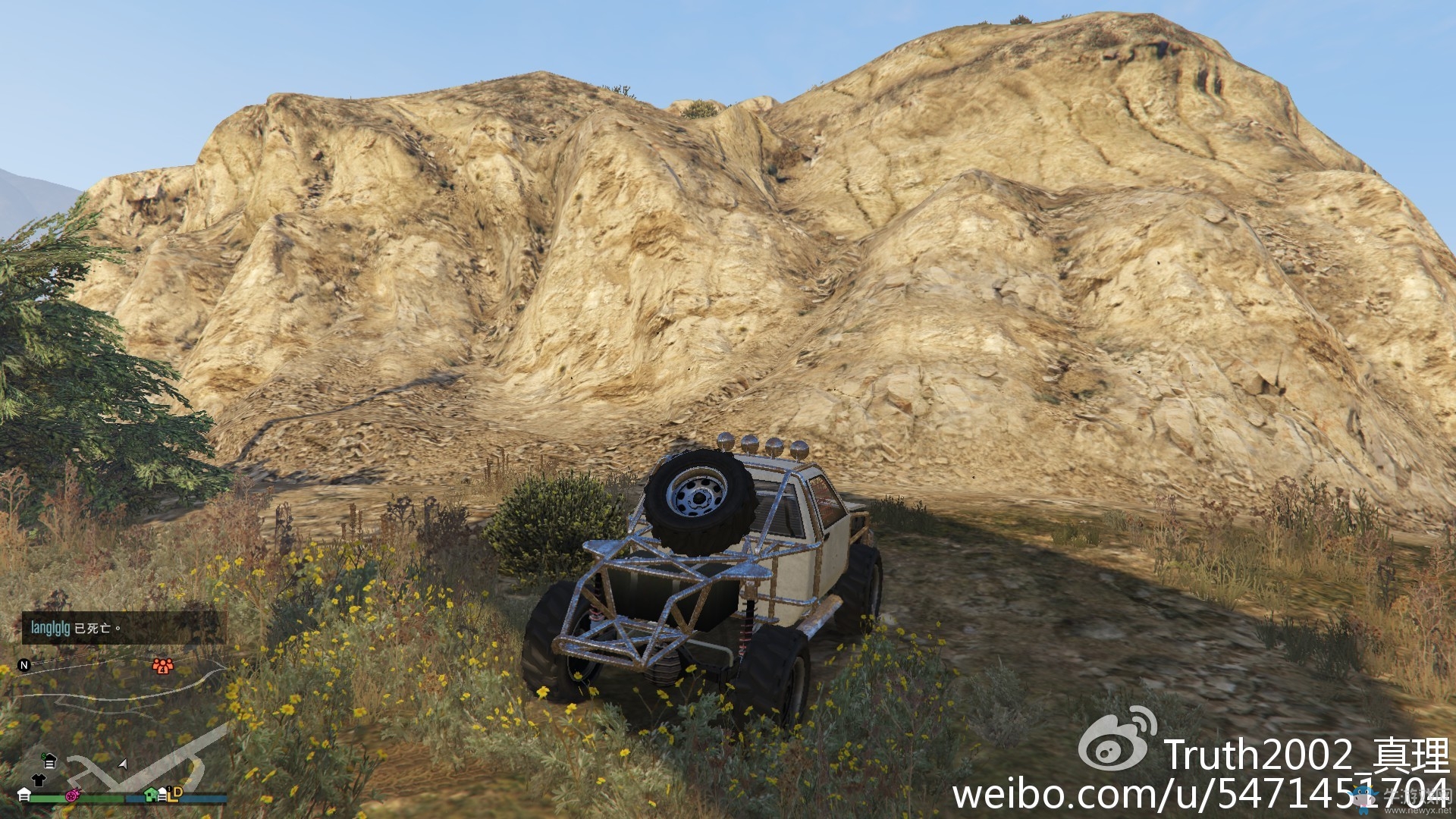Viewport: 1456px width, 819px height.
Task: Click the N compass icon on the minimap
Action: 24,665
